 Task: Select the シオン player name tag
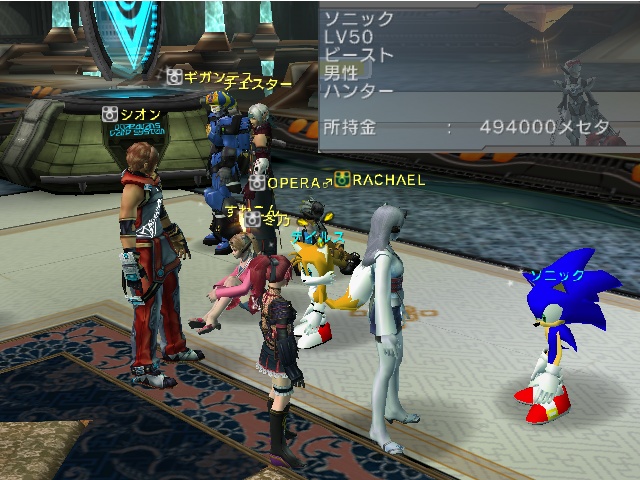(138, 114)
